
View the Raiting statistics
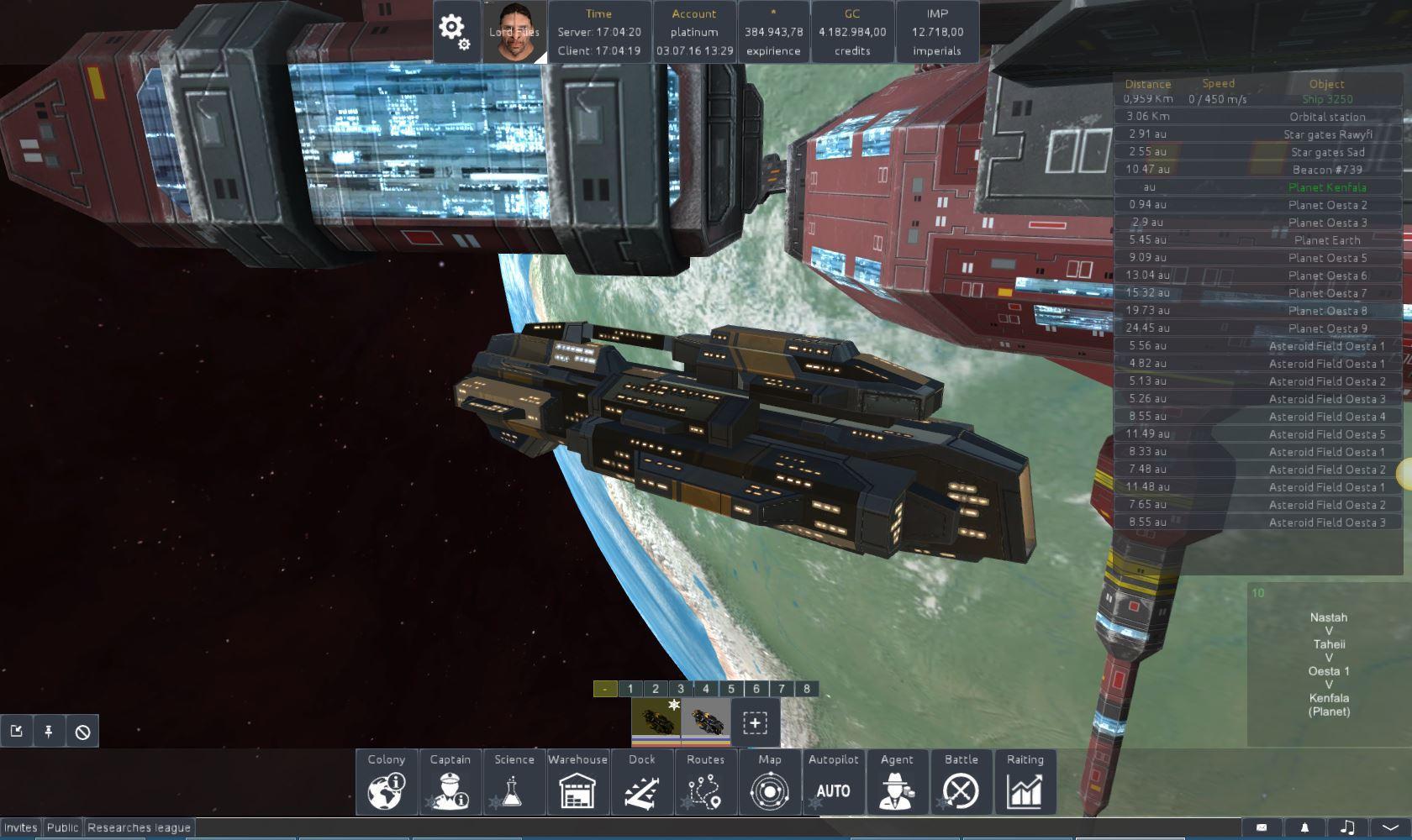[1025, 782]
